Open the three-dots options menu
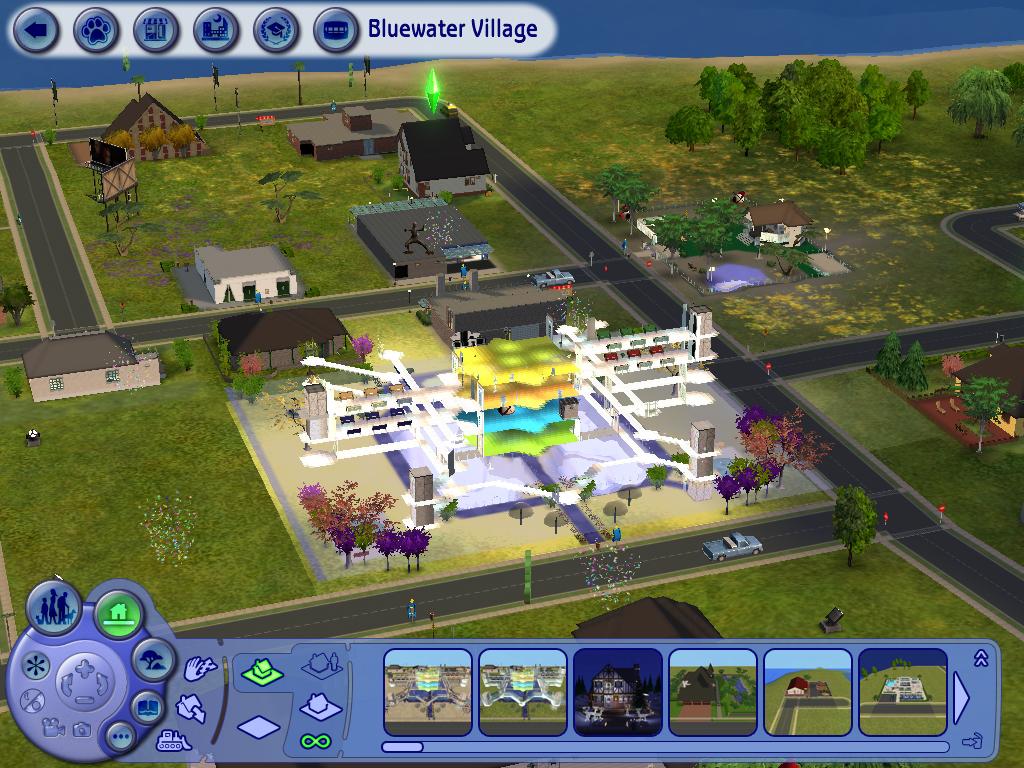The image size is (1024, 768). (x=122, y=738)
